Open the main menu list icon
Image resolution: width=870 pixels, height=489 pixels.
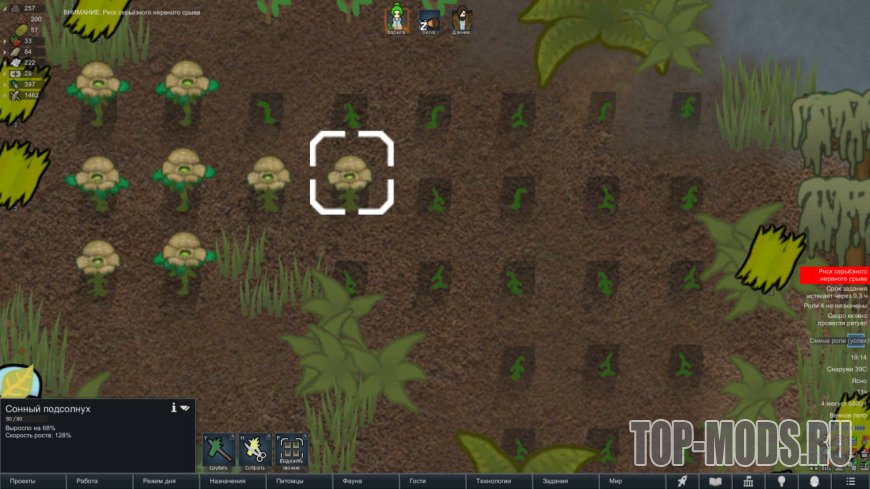pos(849,481)
